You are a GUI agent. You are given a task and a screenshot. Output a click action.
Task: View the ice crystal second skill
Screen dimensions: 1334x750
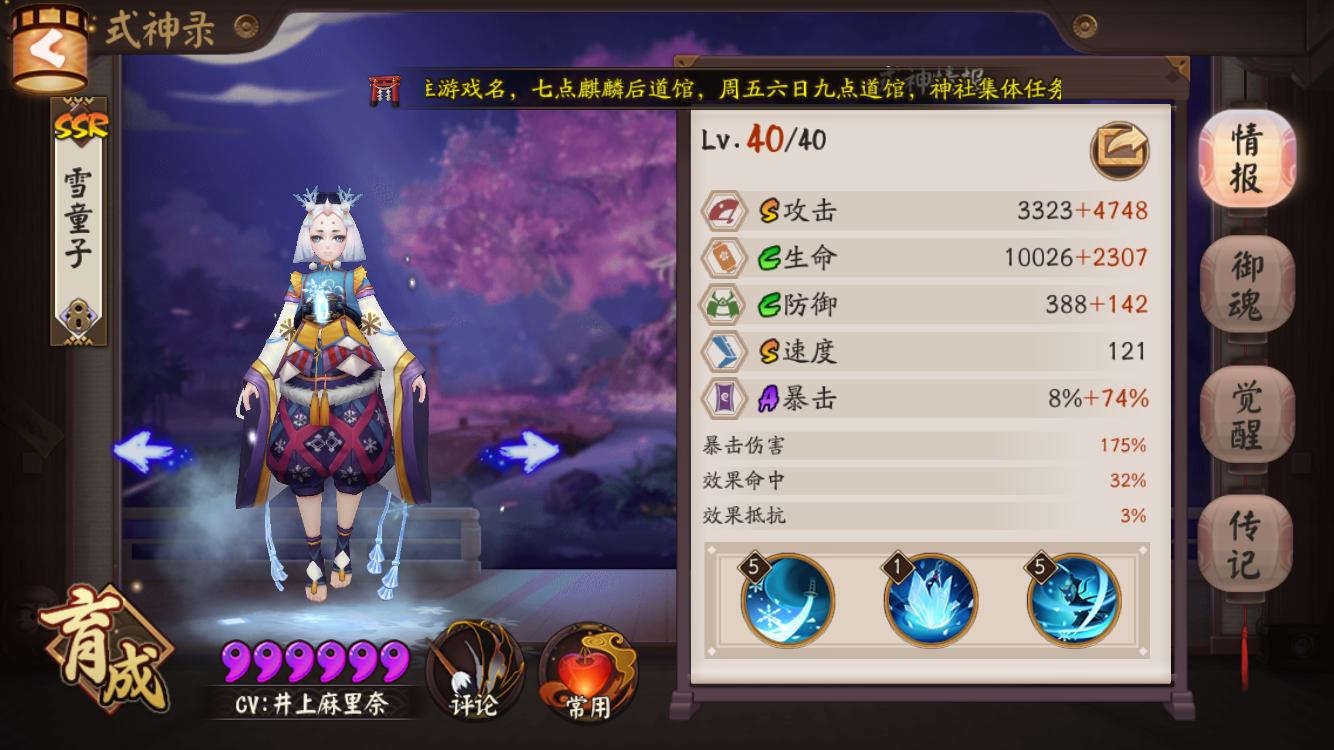[x=932, y=601]
